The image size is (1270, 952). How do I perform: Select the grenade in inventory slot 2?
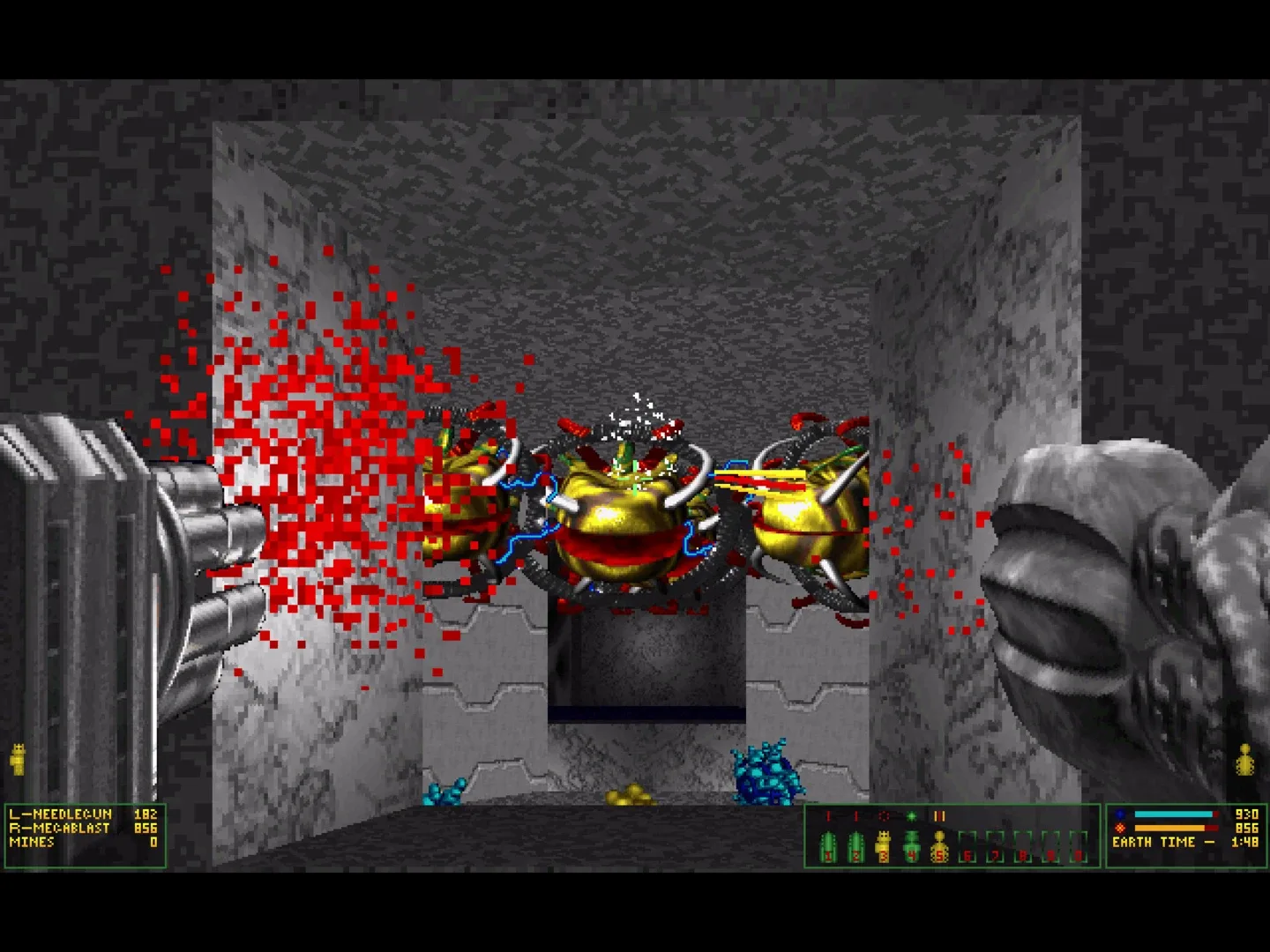point(855,846)
